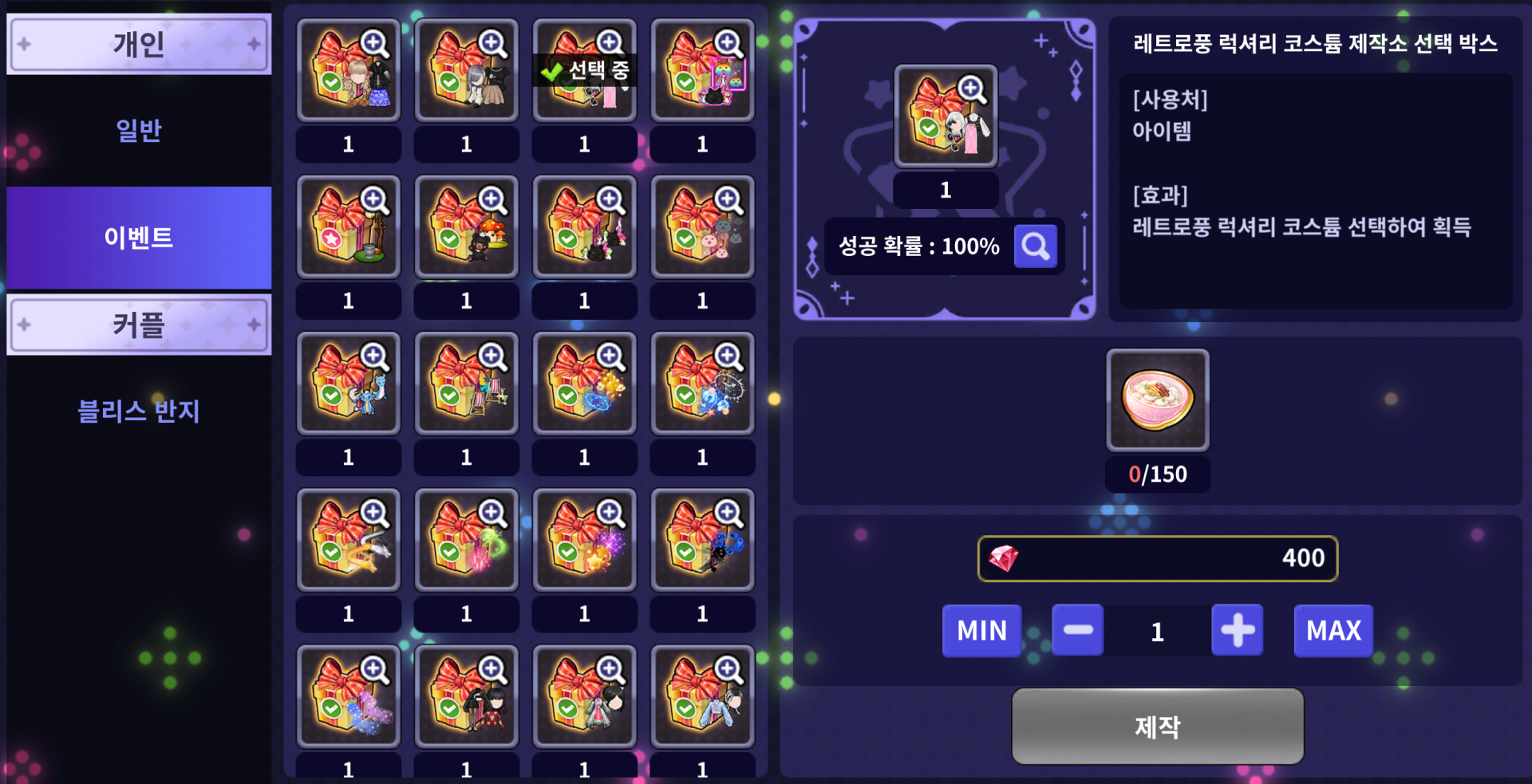View success rate details with magnifier button
The image size is (1532, 784).
tap(1035, 246)
